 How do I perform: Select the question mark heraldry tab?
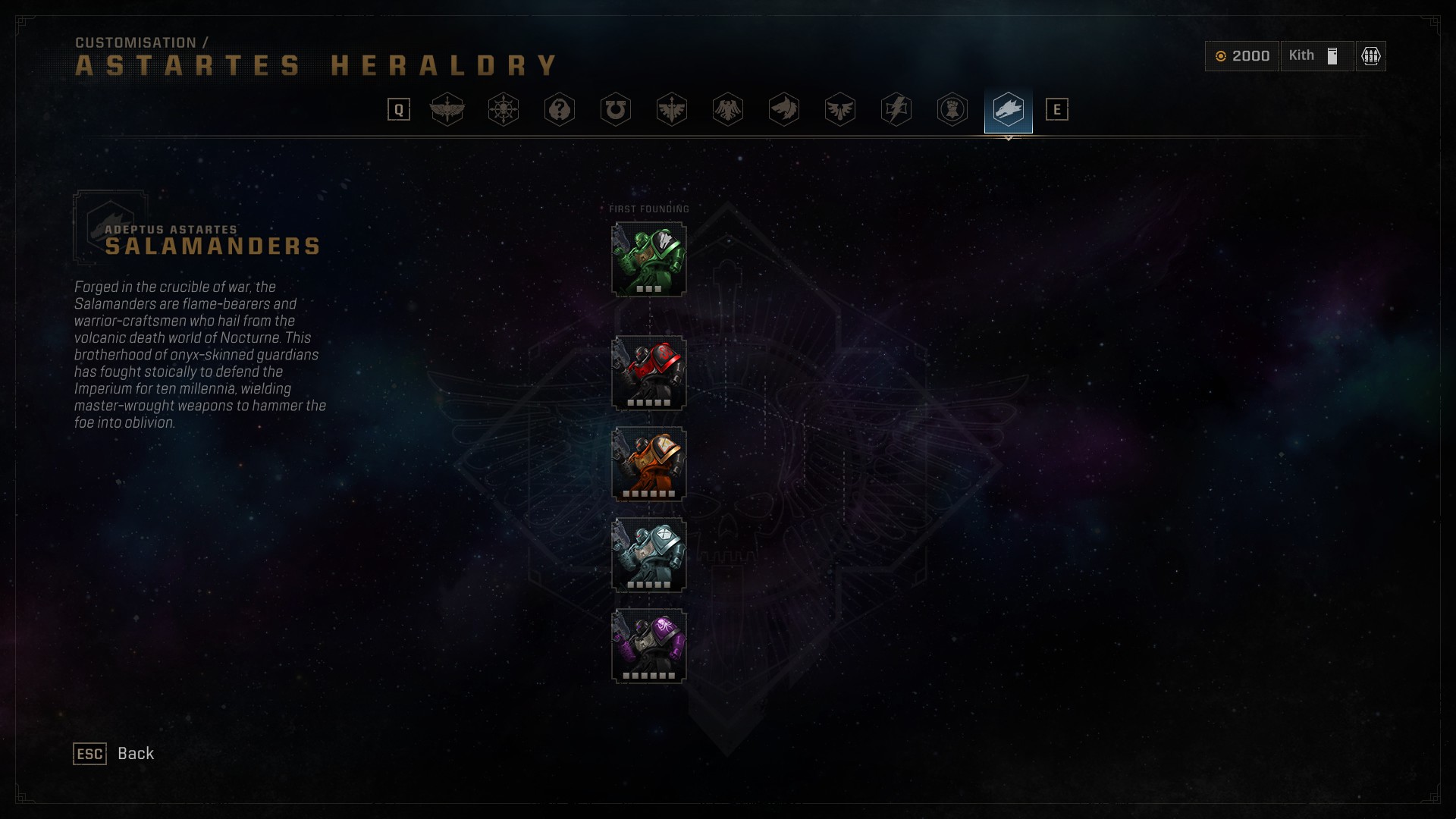[x=560, y=110]
